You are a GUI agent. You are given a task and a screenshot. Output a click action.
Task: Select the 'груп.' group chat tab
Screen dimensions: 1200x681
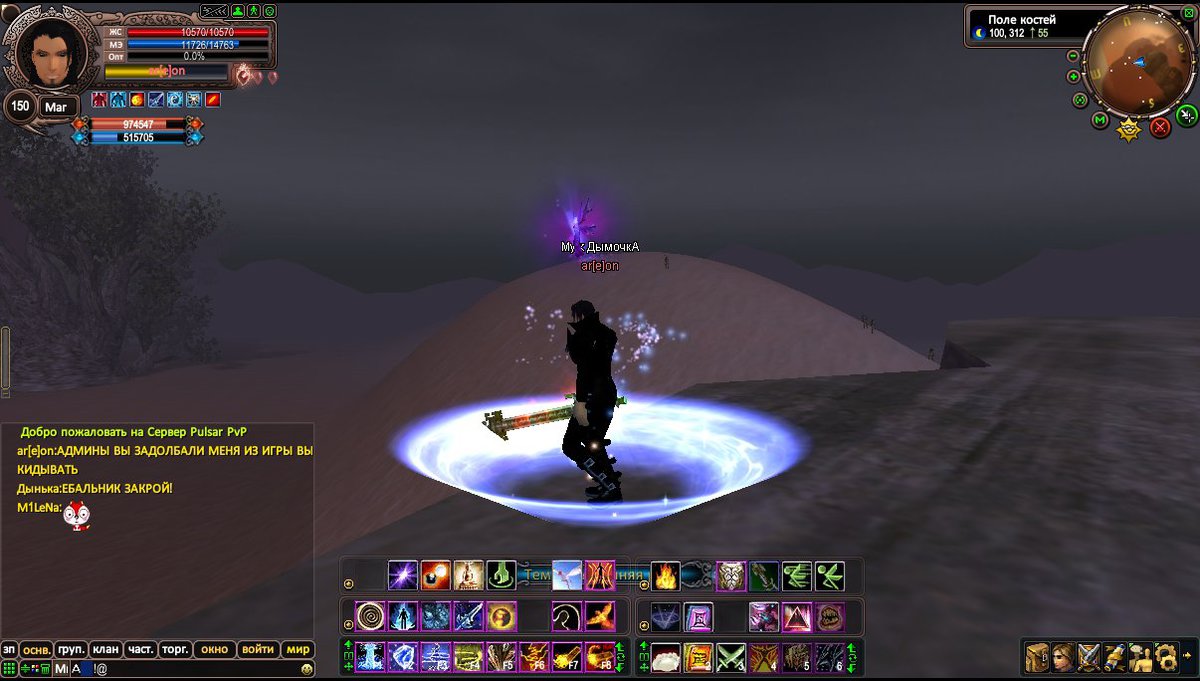click(x=70, y=649)
